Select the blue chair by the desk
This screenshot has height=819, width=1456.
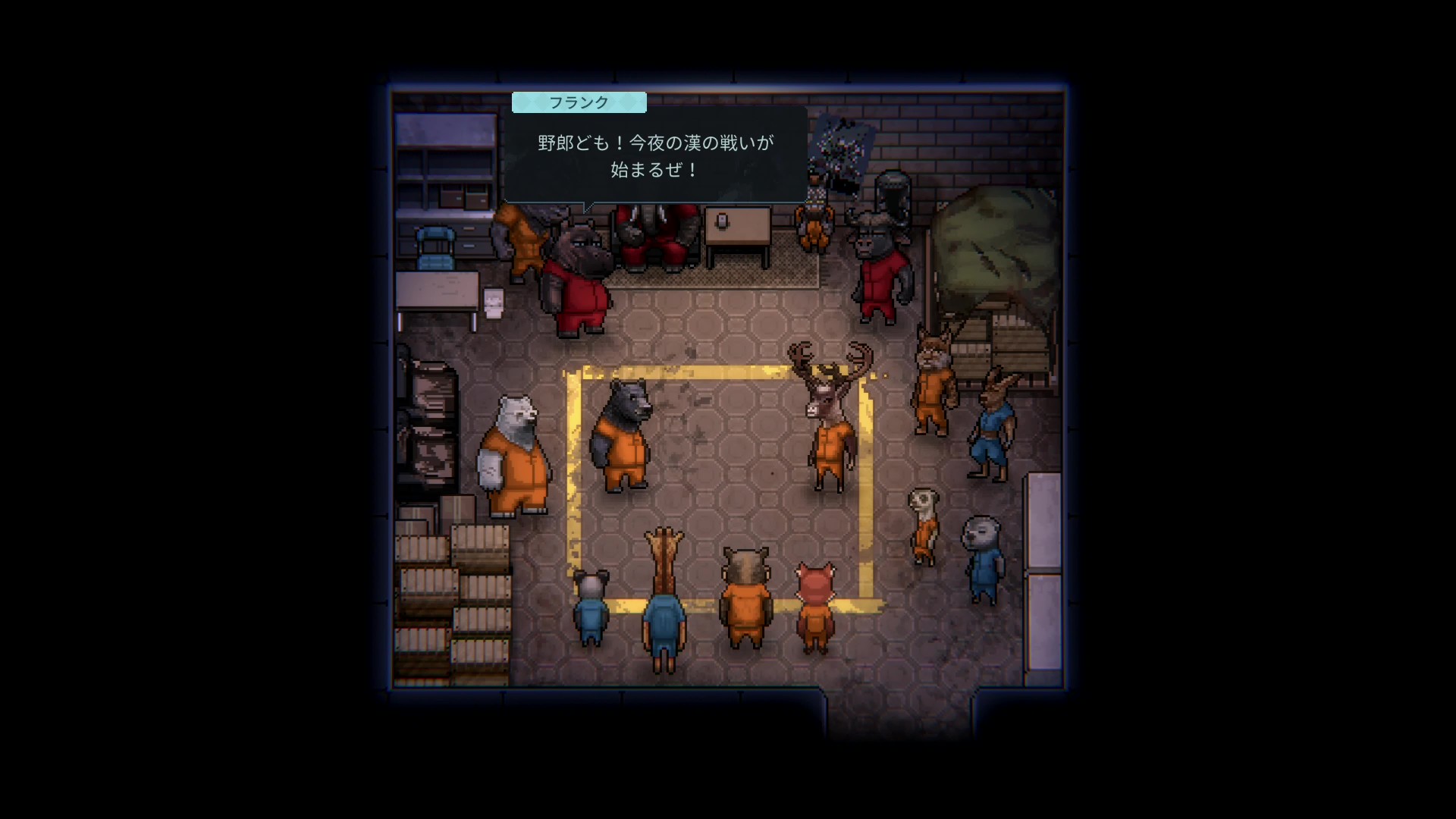coord(436,246)
